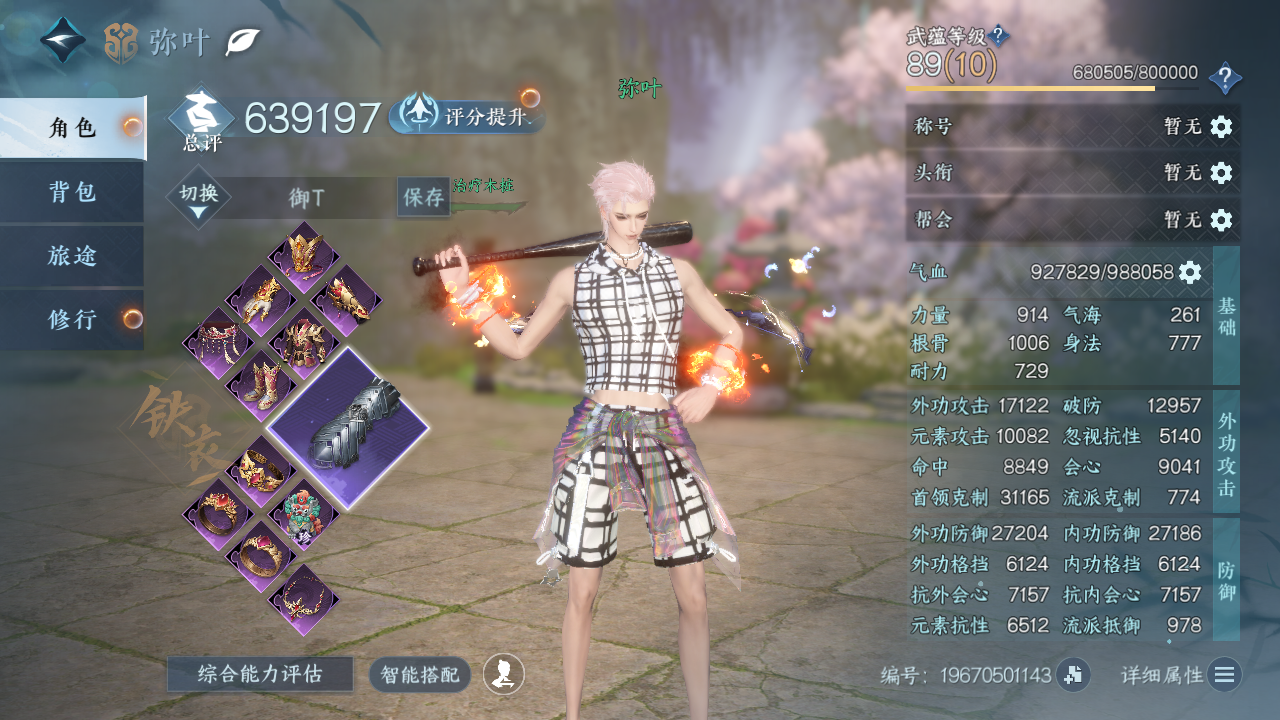The image size is (1280, 720).
Task: Click the back arrow diamond icon
Action: point(62,41)
